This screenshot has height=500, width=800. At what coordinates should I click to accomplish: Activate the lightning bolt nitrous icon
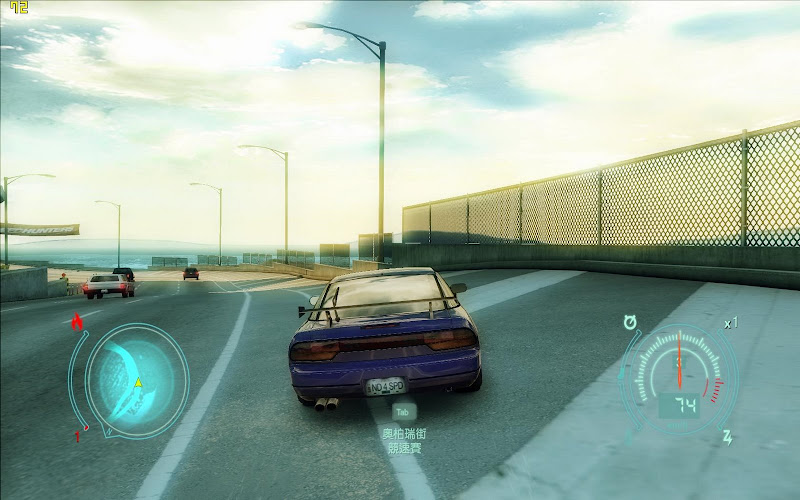tap(728, 437)
